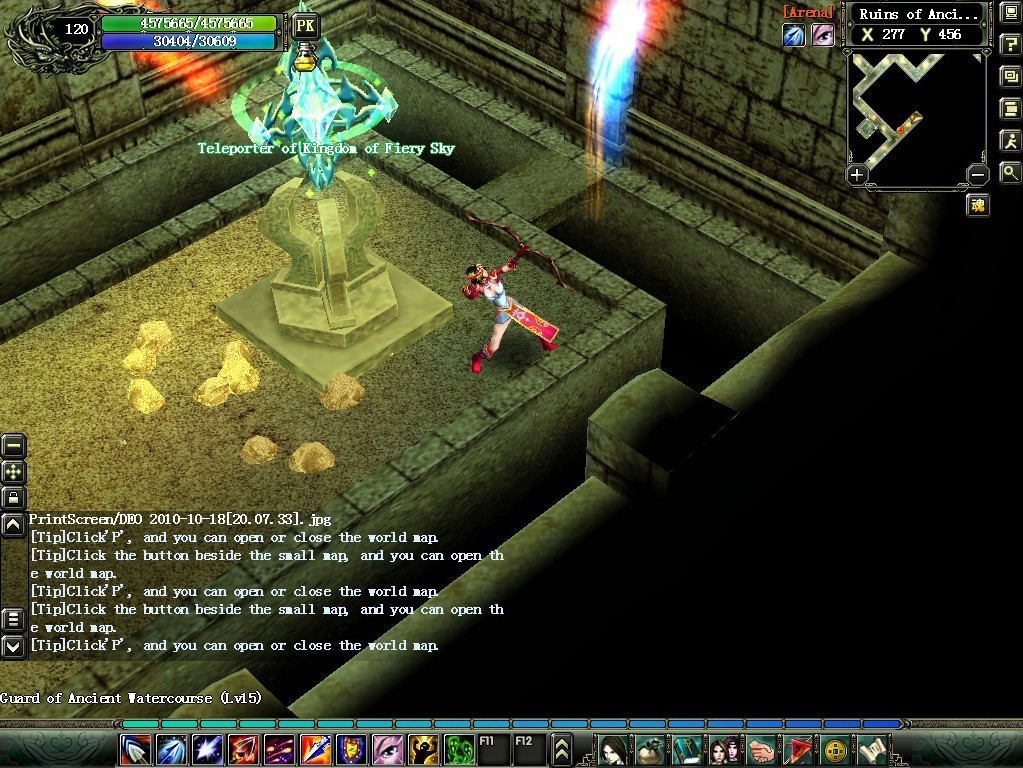Activate the pink eye skill in hotbar
Viewport: 1023px width, 768px height.
[x=388, y=748]
